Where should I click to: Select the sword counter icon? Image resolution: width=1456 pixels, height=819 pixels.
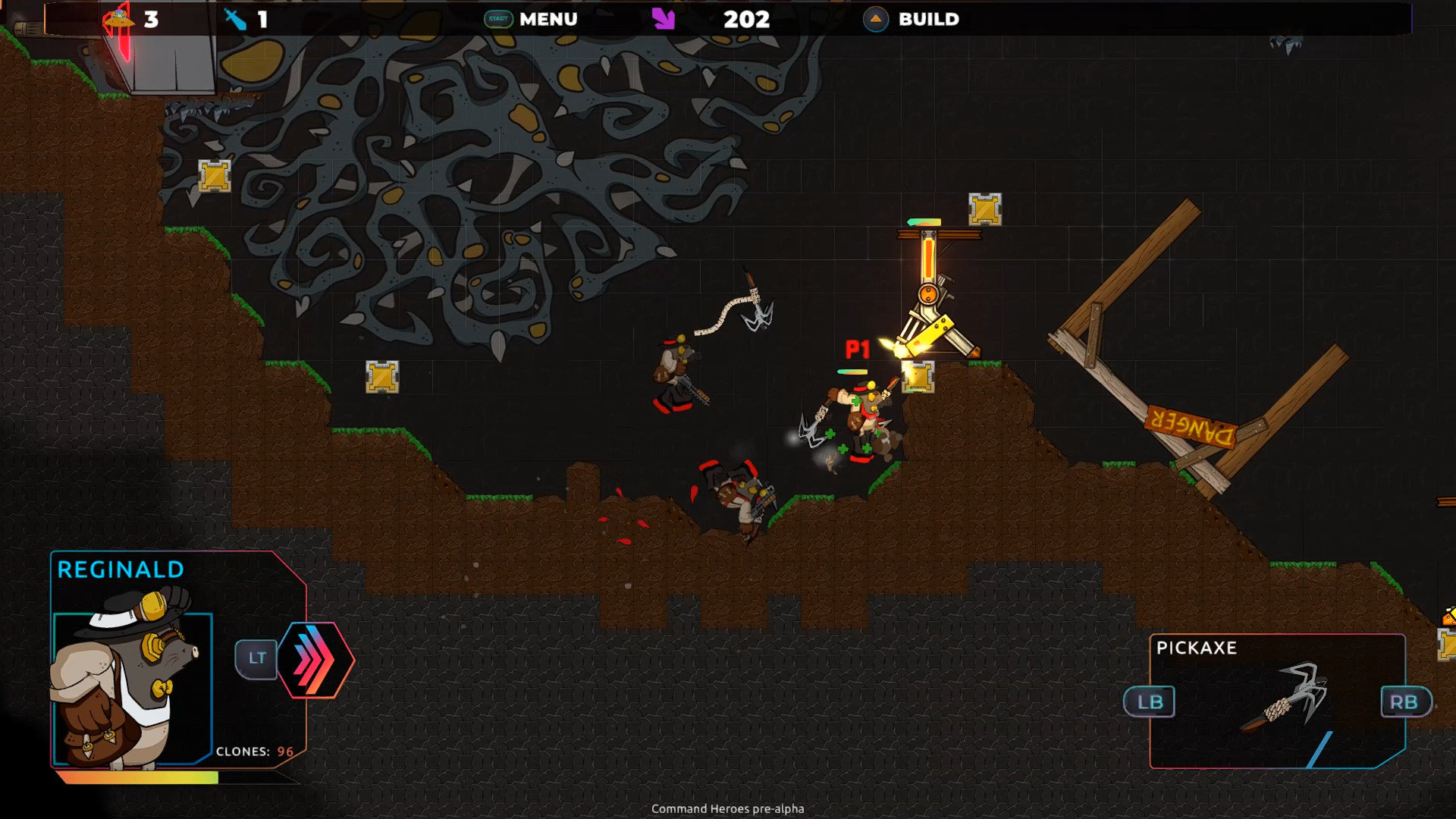tap(237, 18)
